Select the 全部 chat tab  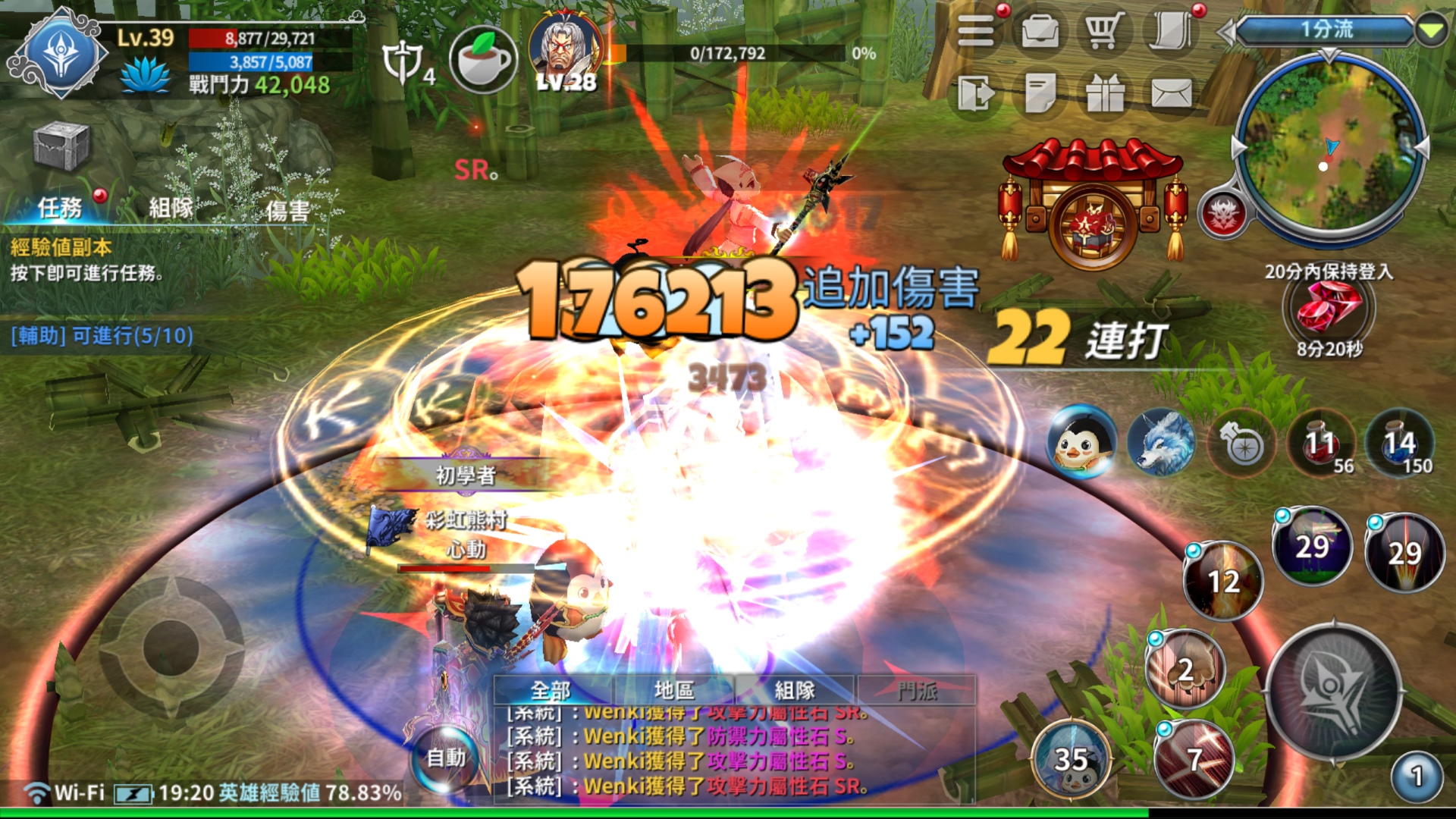point(551,690)
